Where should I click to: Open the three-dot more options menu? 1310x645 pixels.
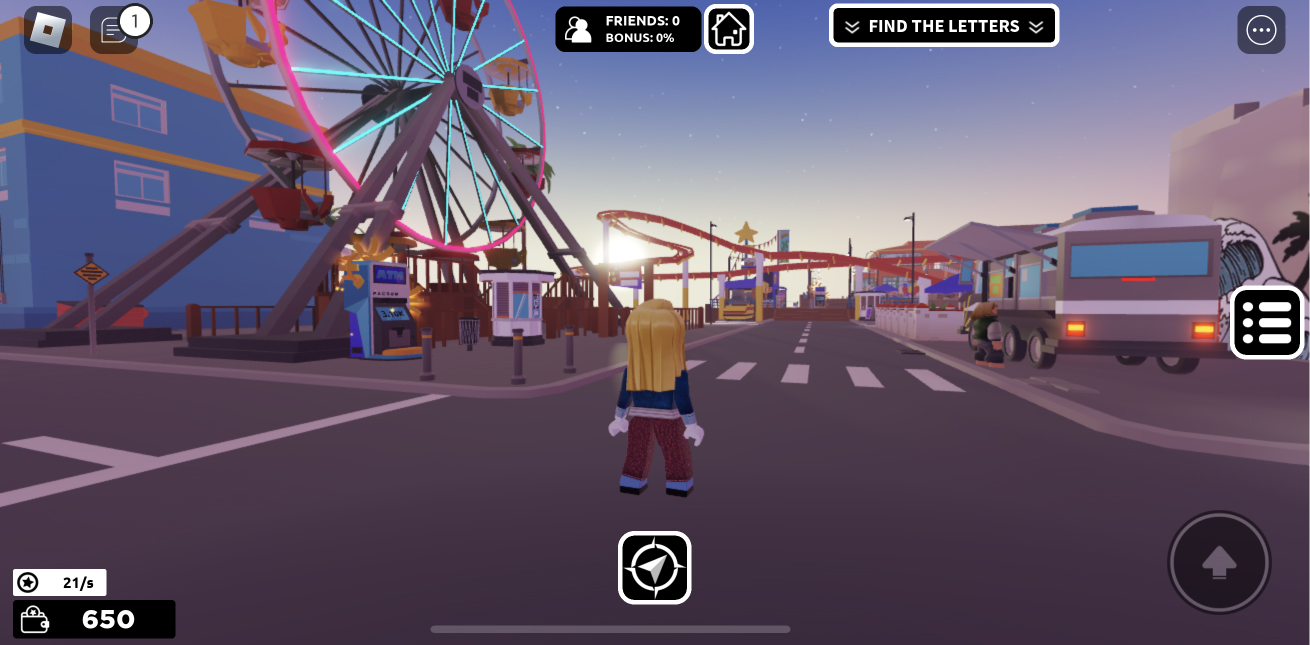pos(1261,30)
